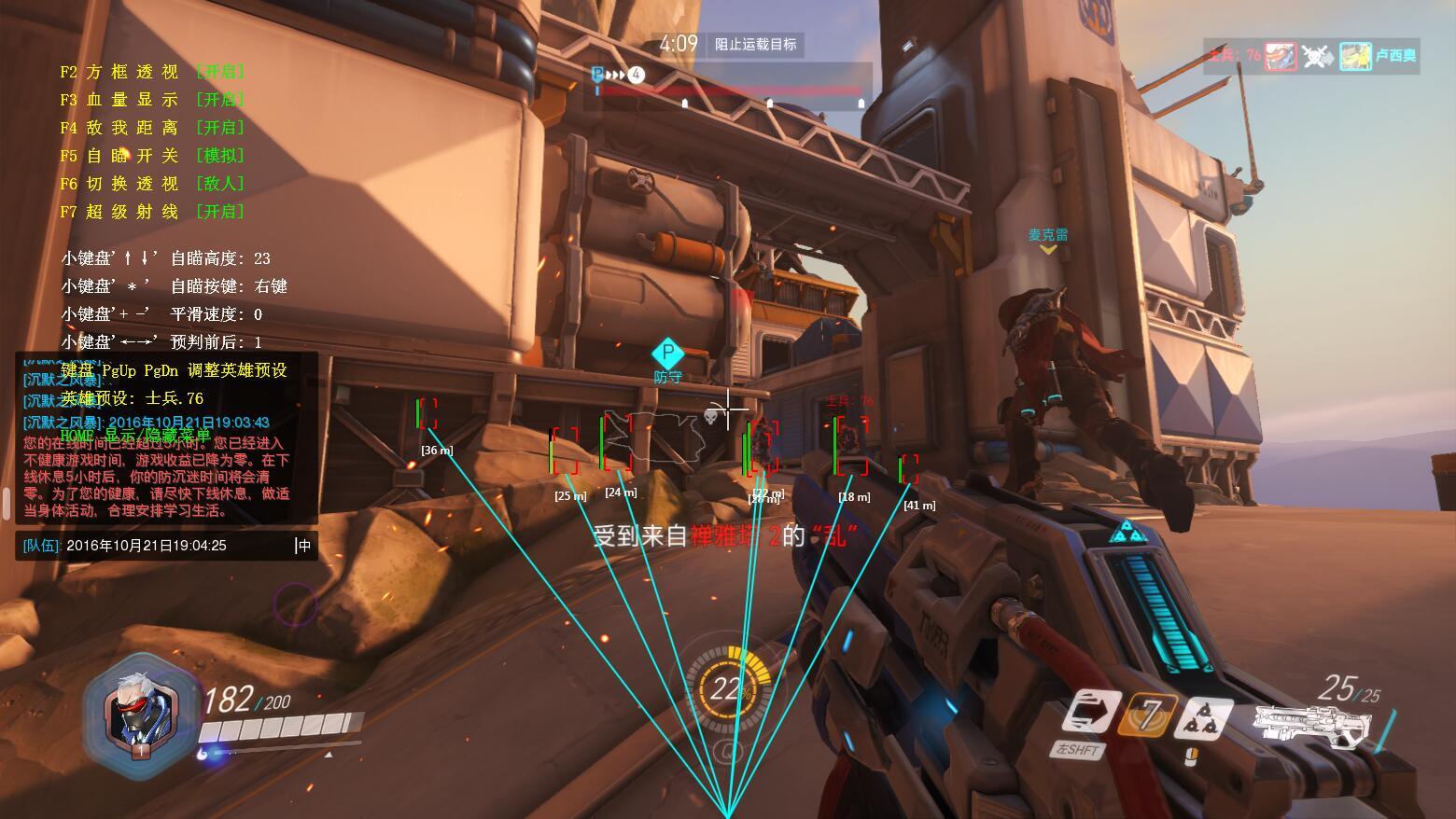
Task: Select the Helix Rockets ability on cooldown
Action: (1148, 715)
